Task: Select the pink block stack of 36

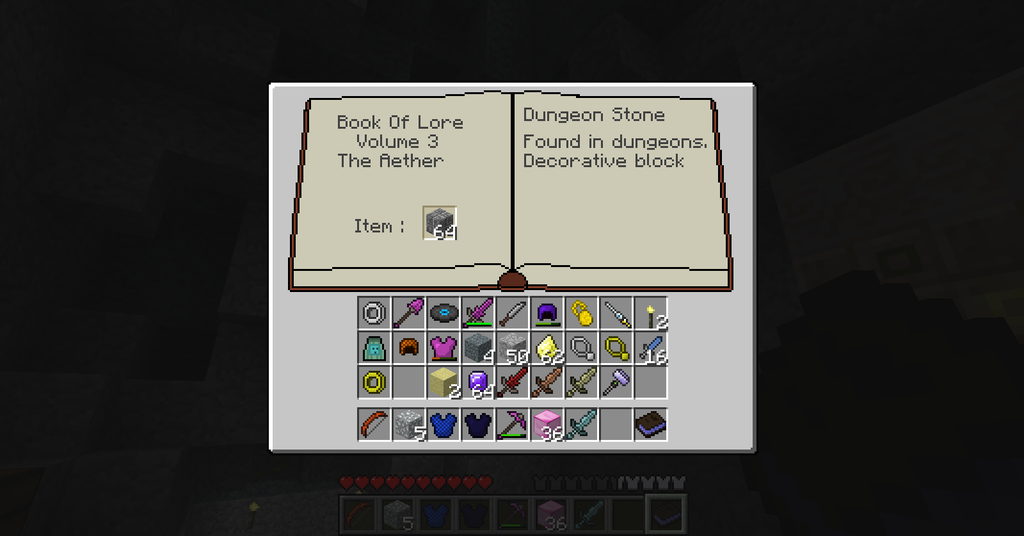Action: (546, 425)
